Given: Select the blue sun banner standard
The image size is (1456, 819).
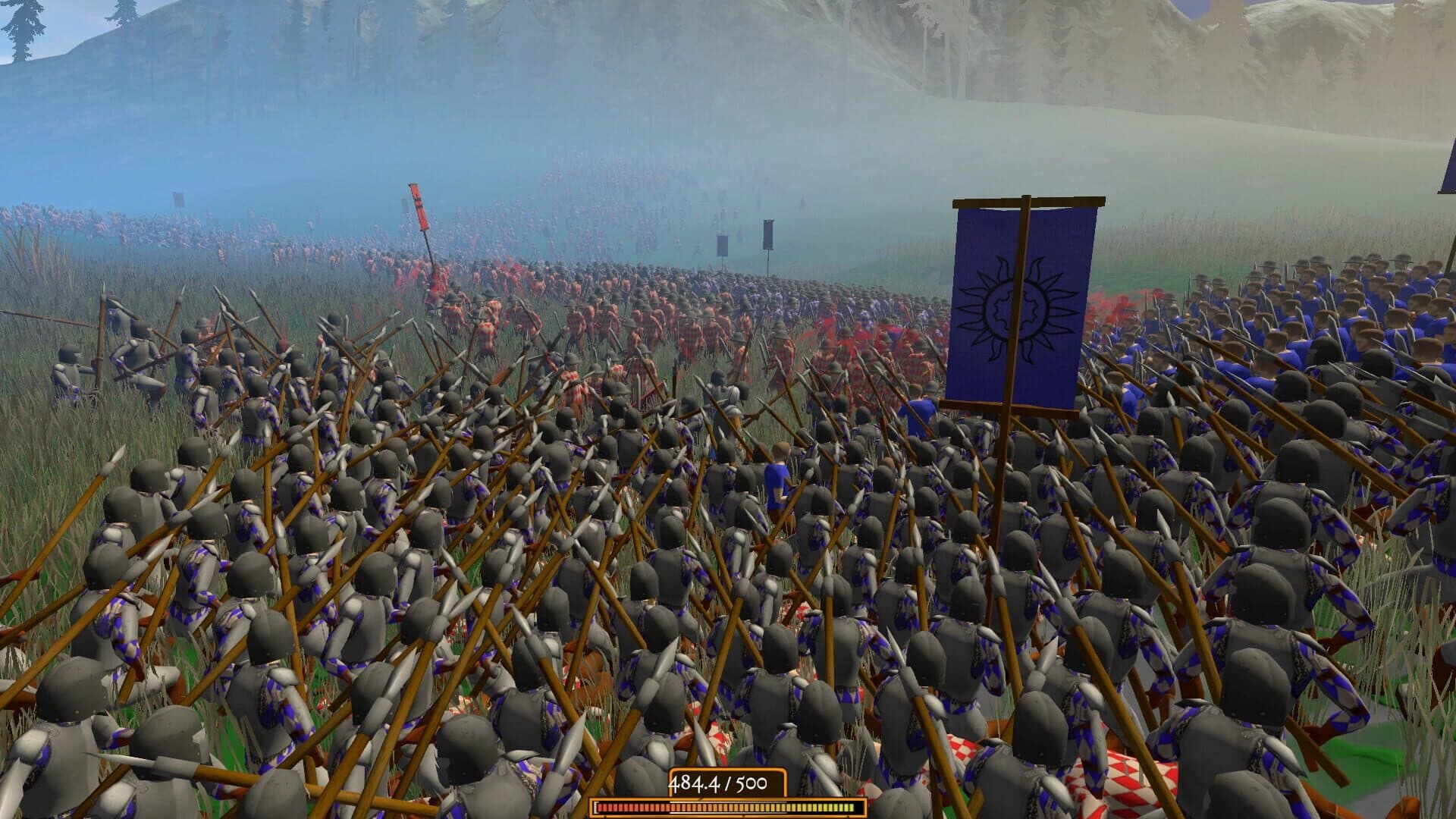Looking at the screenshot, I should pos(1020,303).
